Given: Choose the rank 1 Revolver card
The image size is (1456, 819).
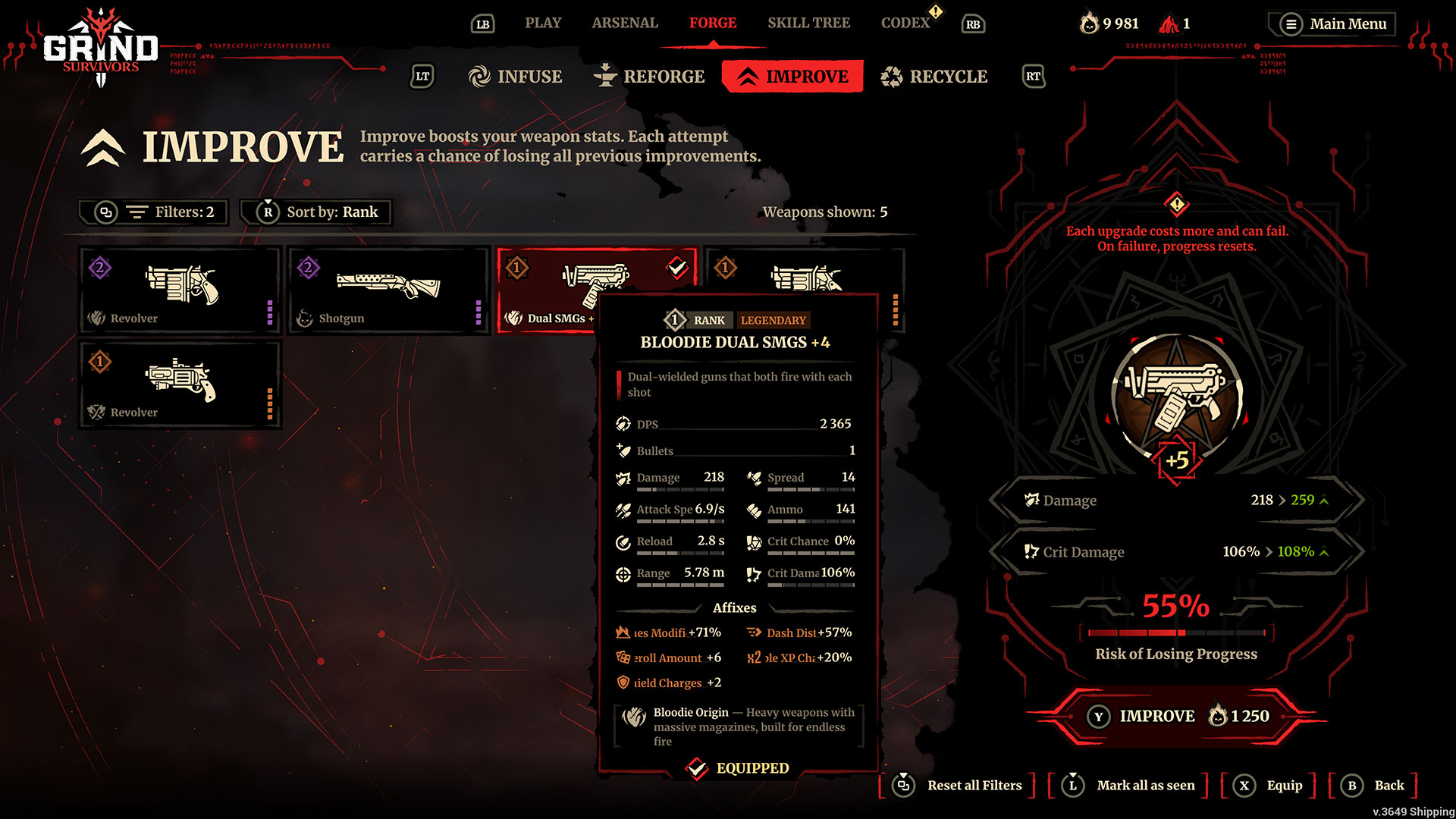Looking at the screenshot, I should click(x=180, y=384).
